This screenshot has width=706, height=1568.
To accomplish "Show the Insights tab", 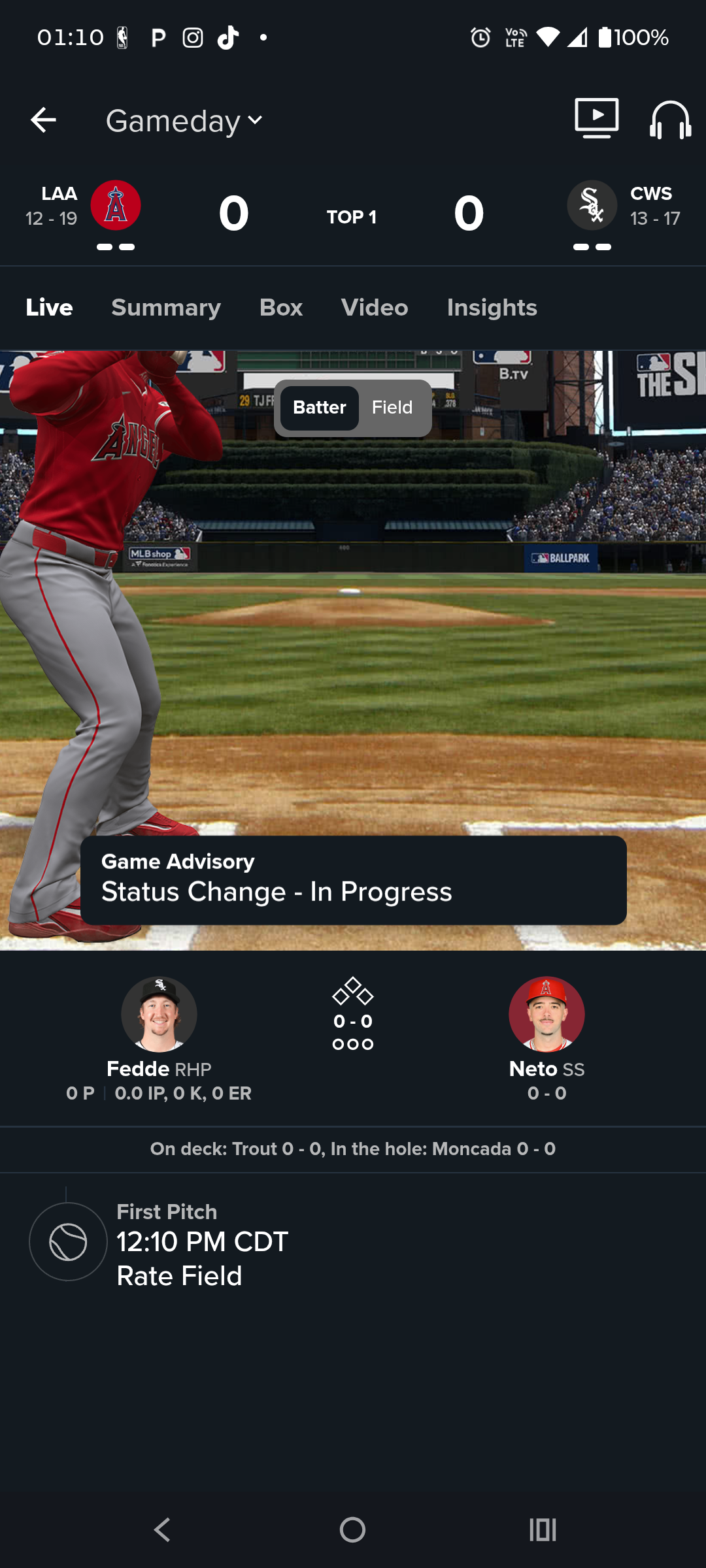I will click(492, 308).
